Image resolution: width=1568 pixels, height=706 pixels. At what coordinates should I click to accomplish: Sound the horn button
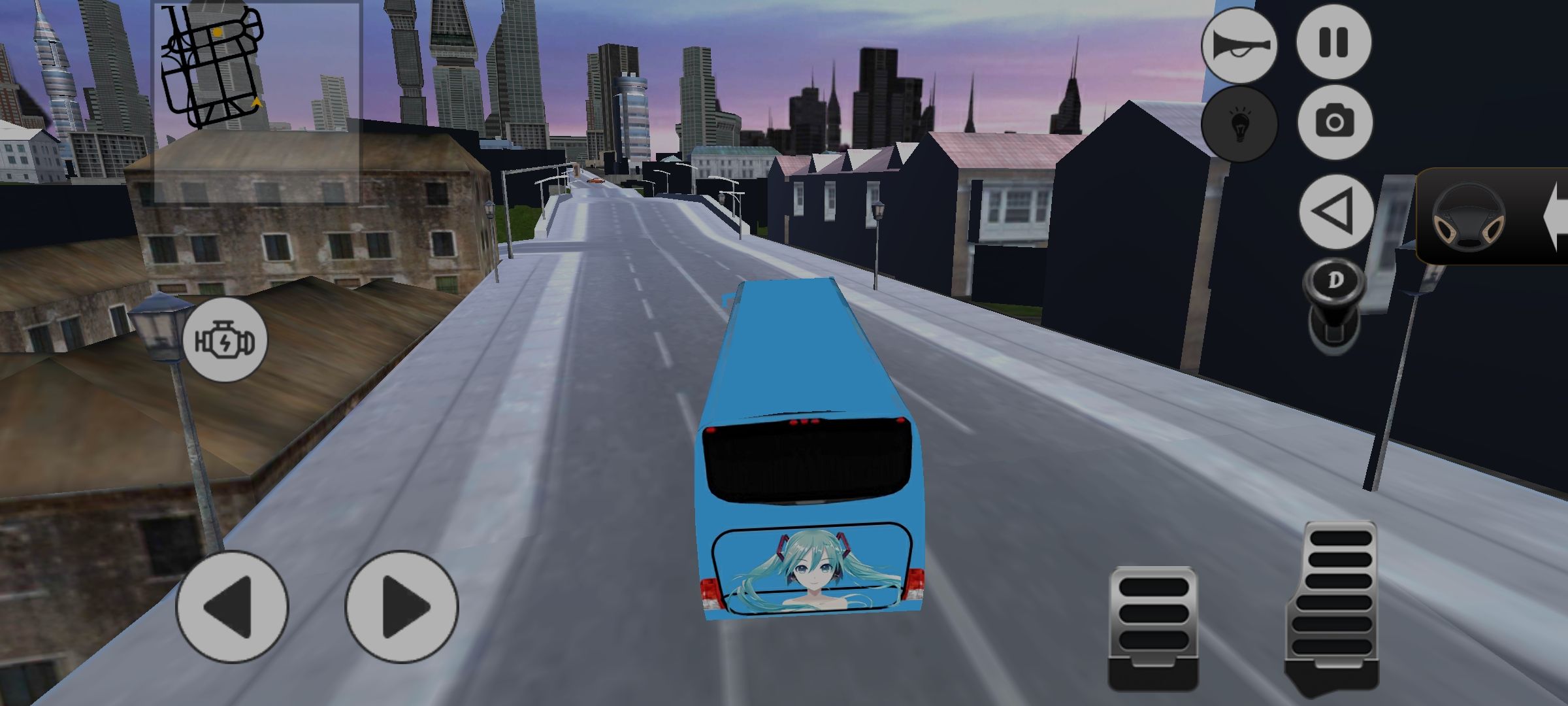pyautogui.click(x=1239, y=46)
